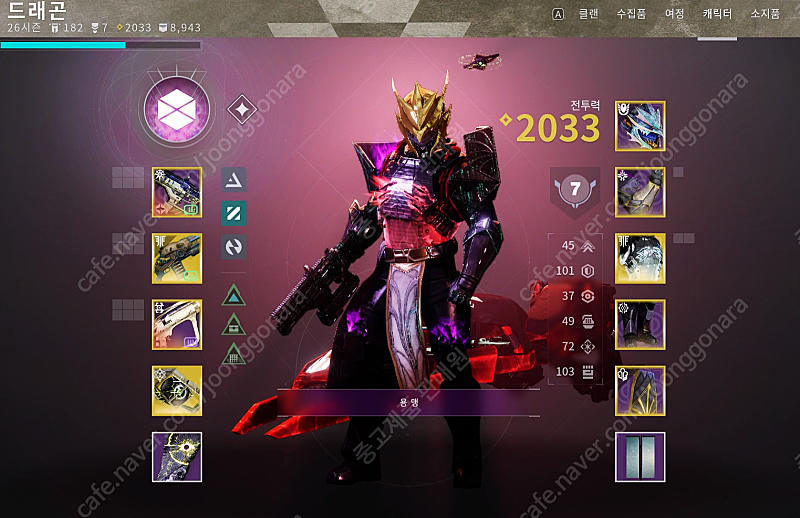Viewport: 800px width, 518px height.
Task: Select the kinetic weapon slot
Action: pos(177,192)
